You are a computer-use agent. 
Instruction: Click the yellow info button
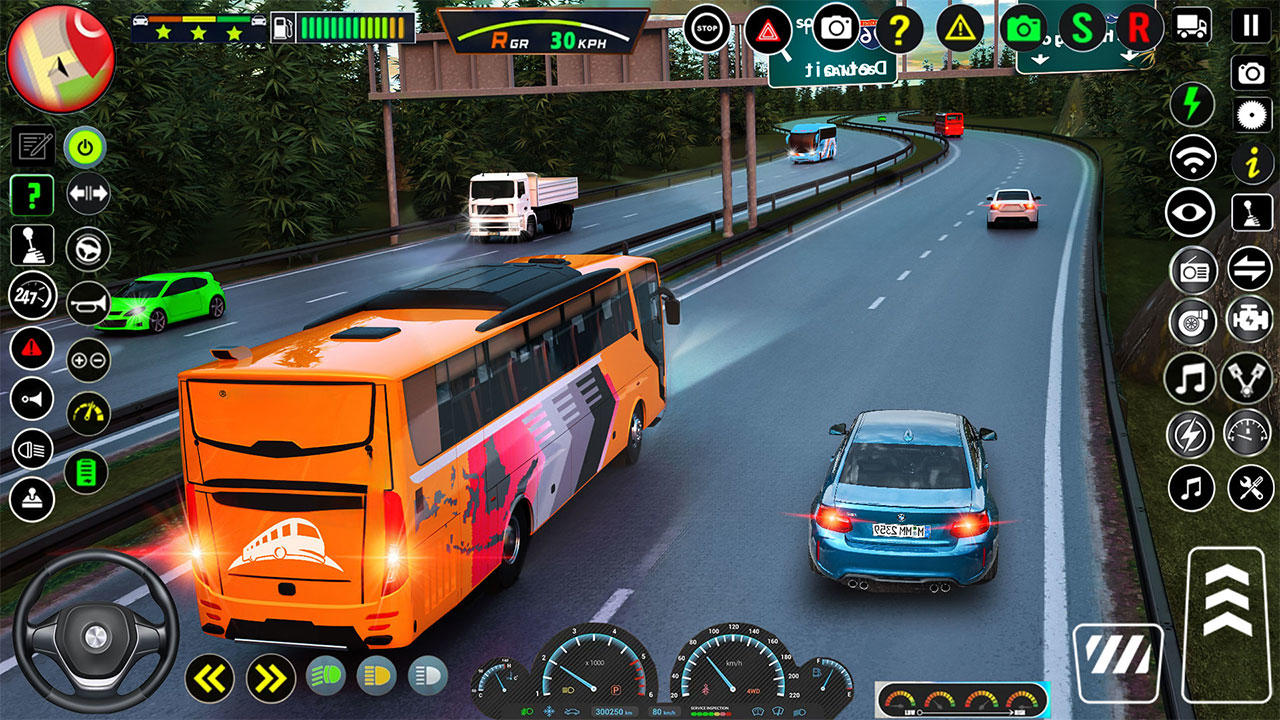(x=1252, y=162)
